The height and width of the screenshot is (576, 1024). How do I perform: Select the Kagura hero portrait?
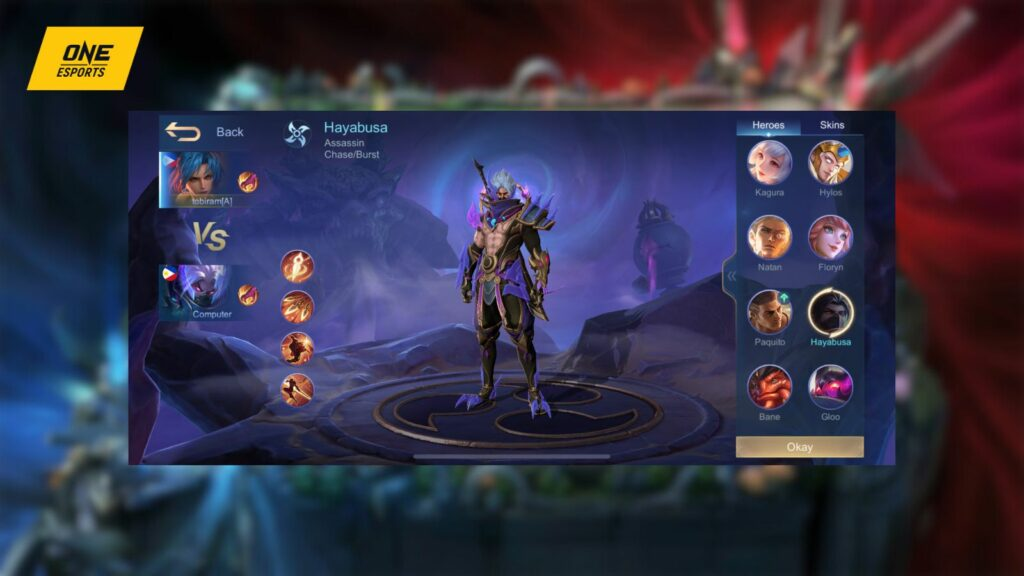tap(770, 162)
